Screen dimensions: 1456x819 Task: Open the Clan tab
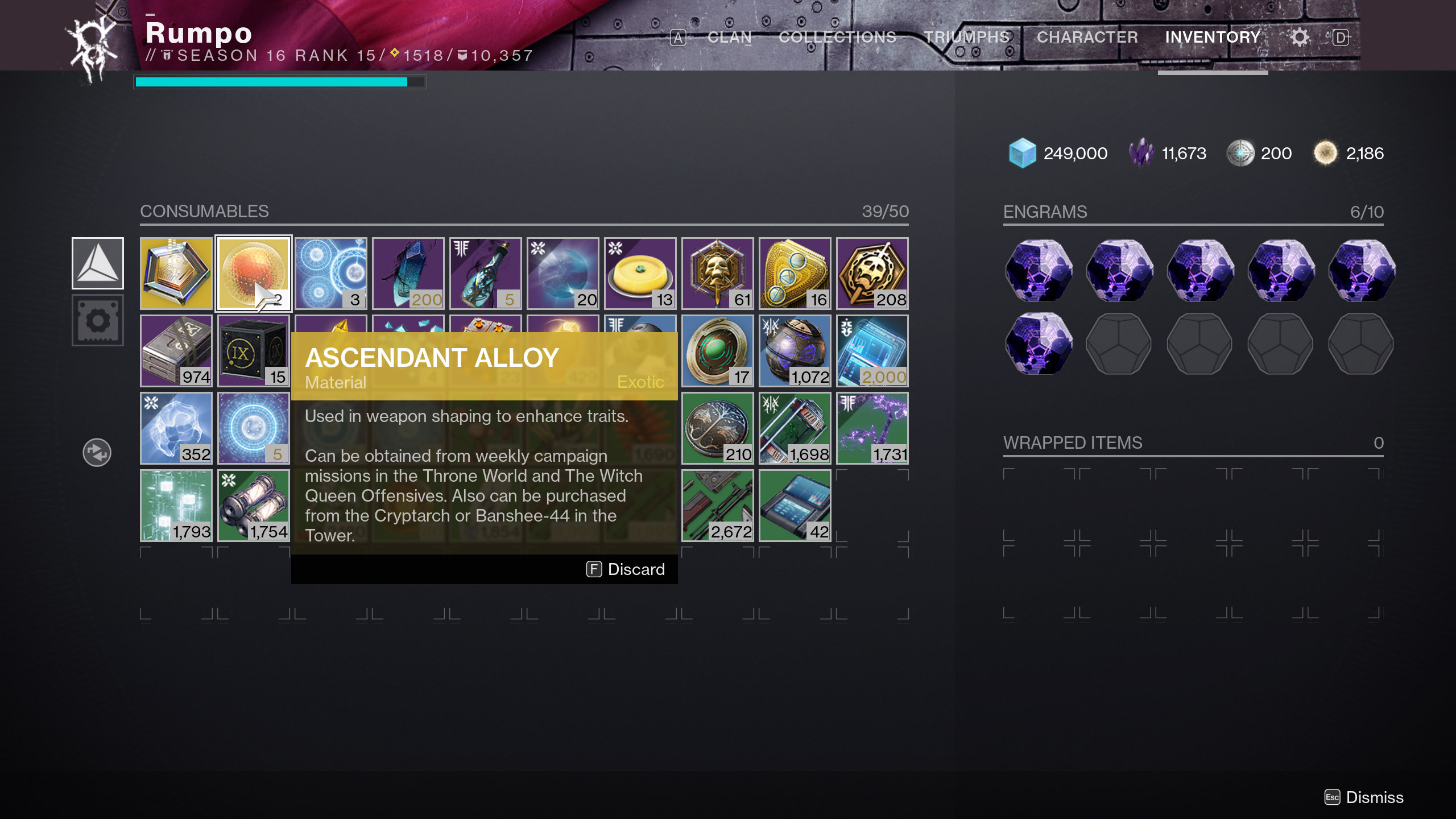click(729, 38)
